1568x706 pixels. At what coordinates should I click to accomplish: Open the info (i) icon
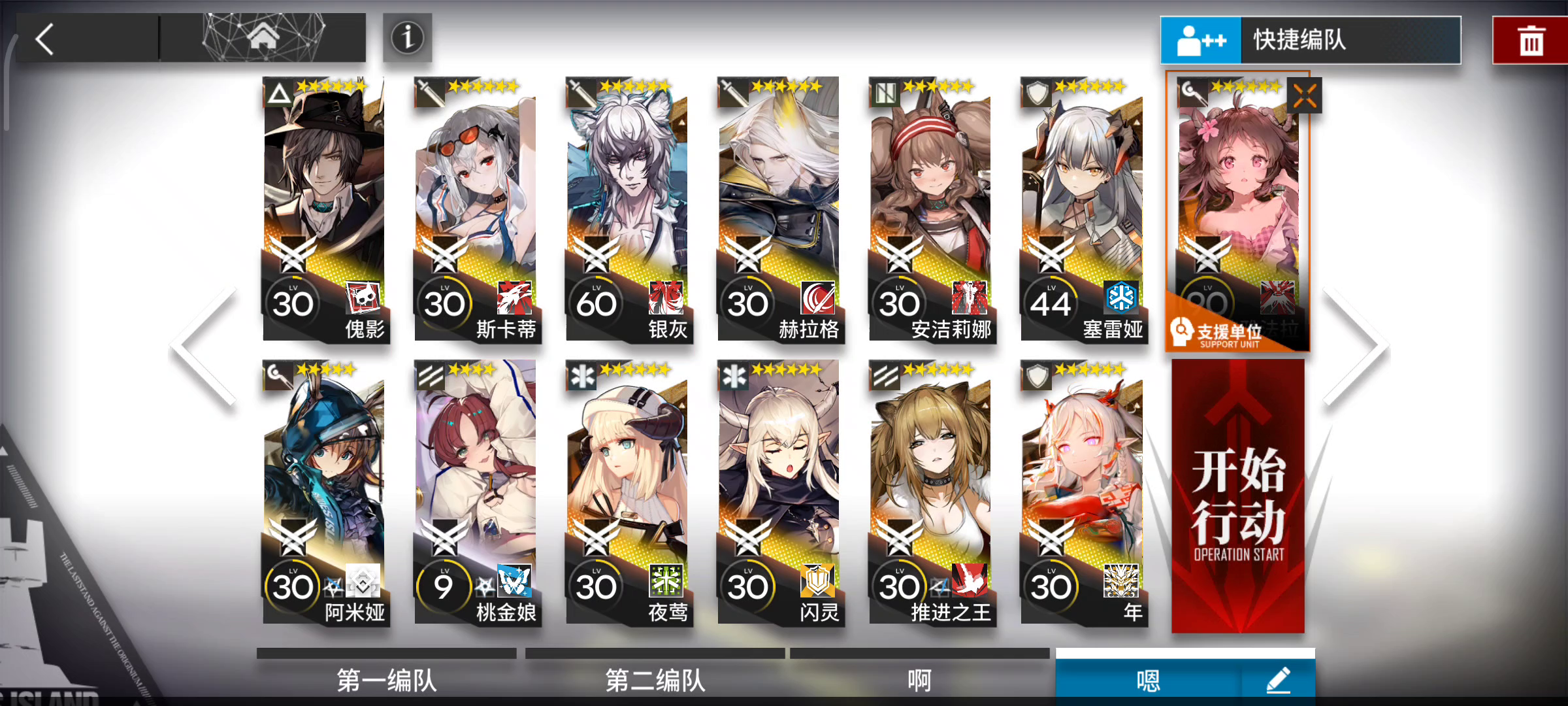point(407,38)
